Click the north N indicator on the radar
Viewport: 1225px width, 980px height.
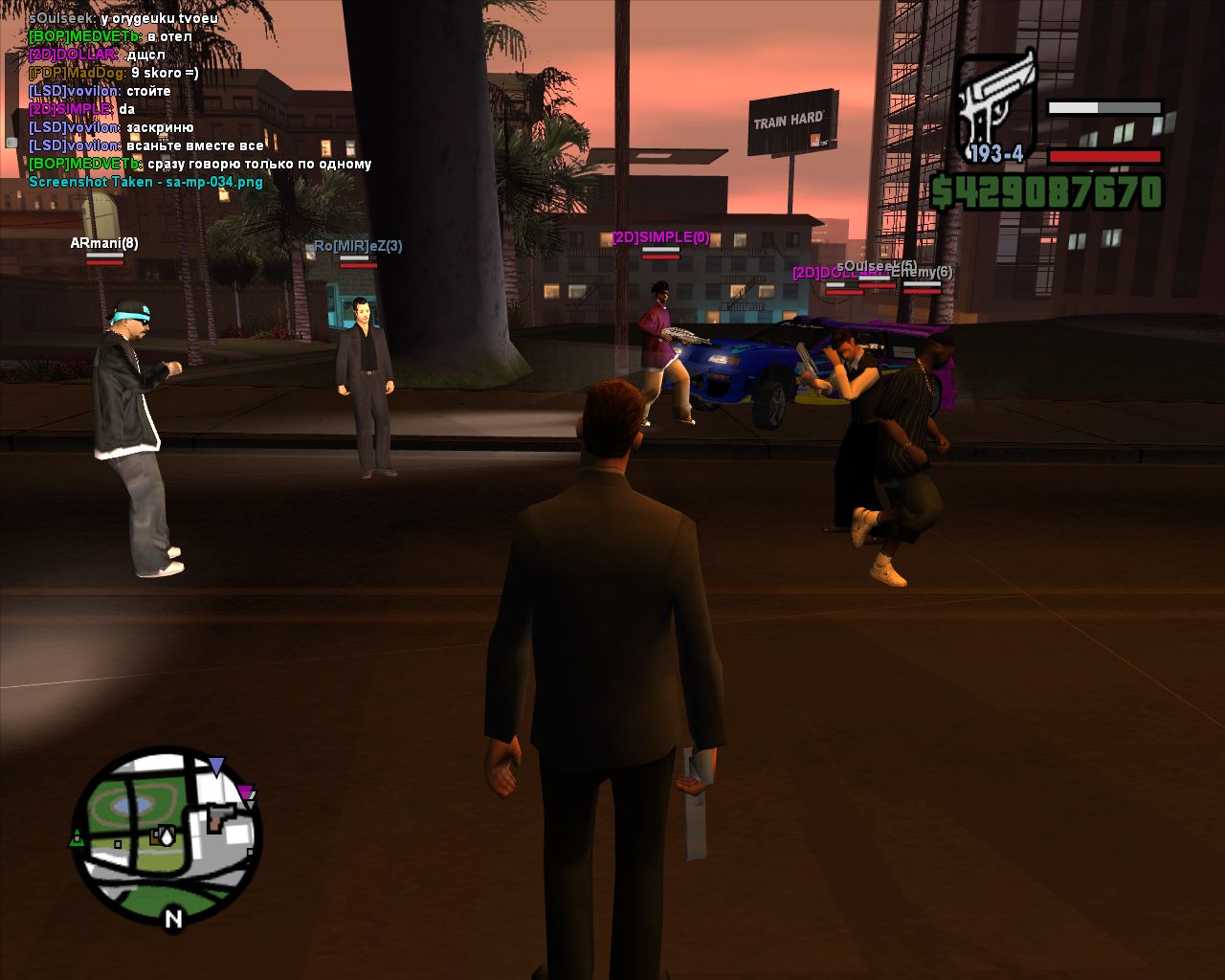[173, 920]
